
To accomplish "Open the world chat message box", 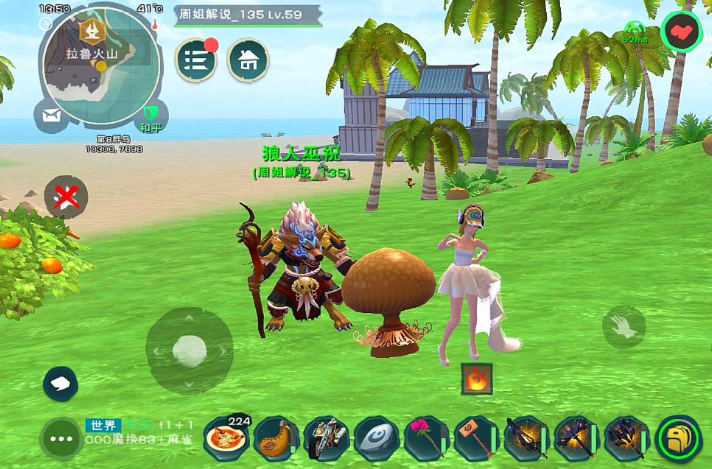I will tap(140, 432).
